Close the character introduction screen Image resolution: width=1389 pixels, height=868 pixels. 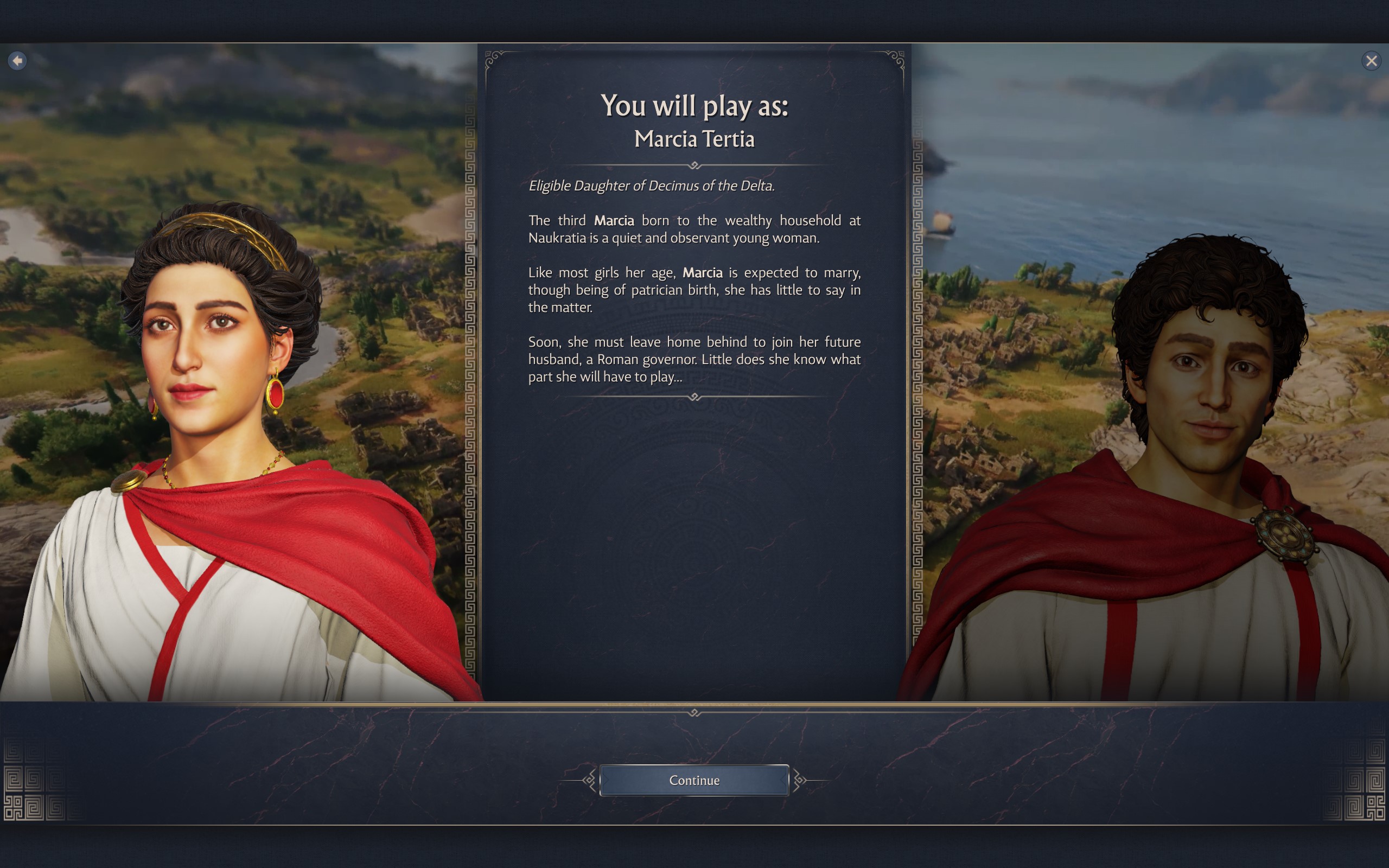pos(1371,61)
